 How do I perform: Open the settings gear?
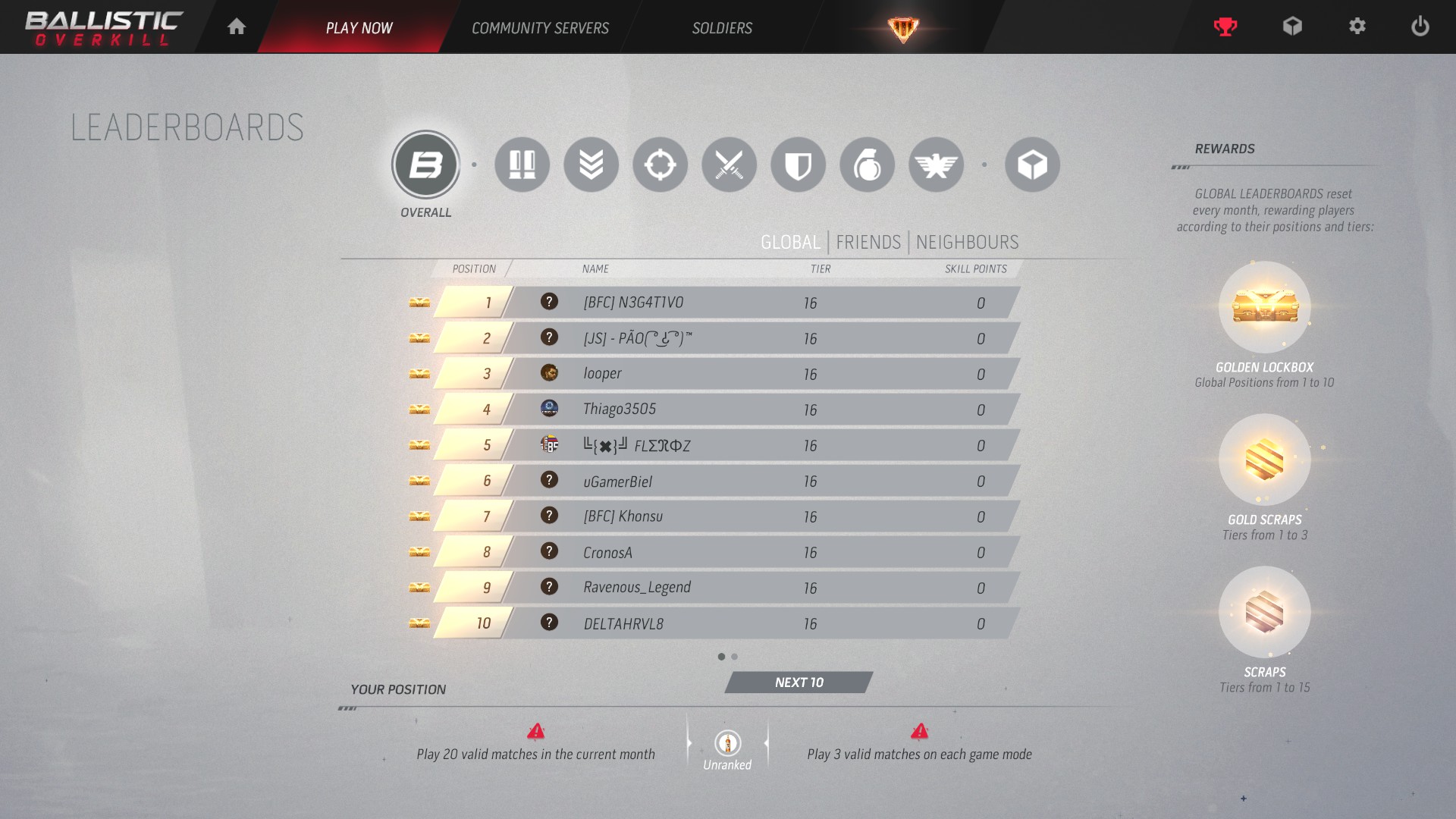tap(1357, 27)
